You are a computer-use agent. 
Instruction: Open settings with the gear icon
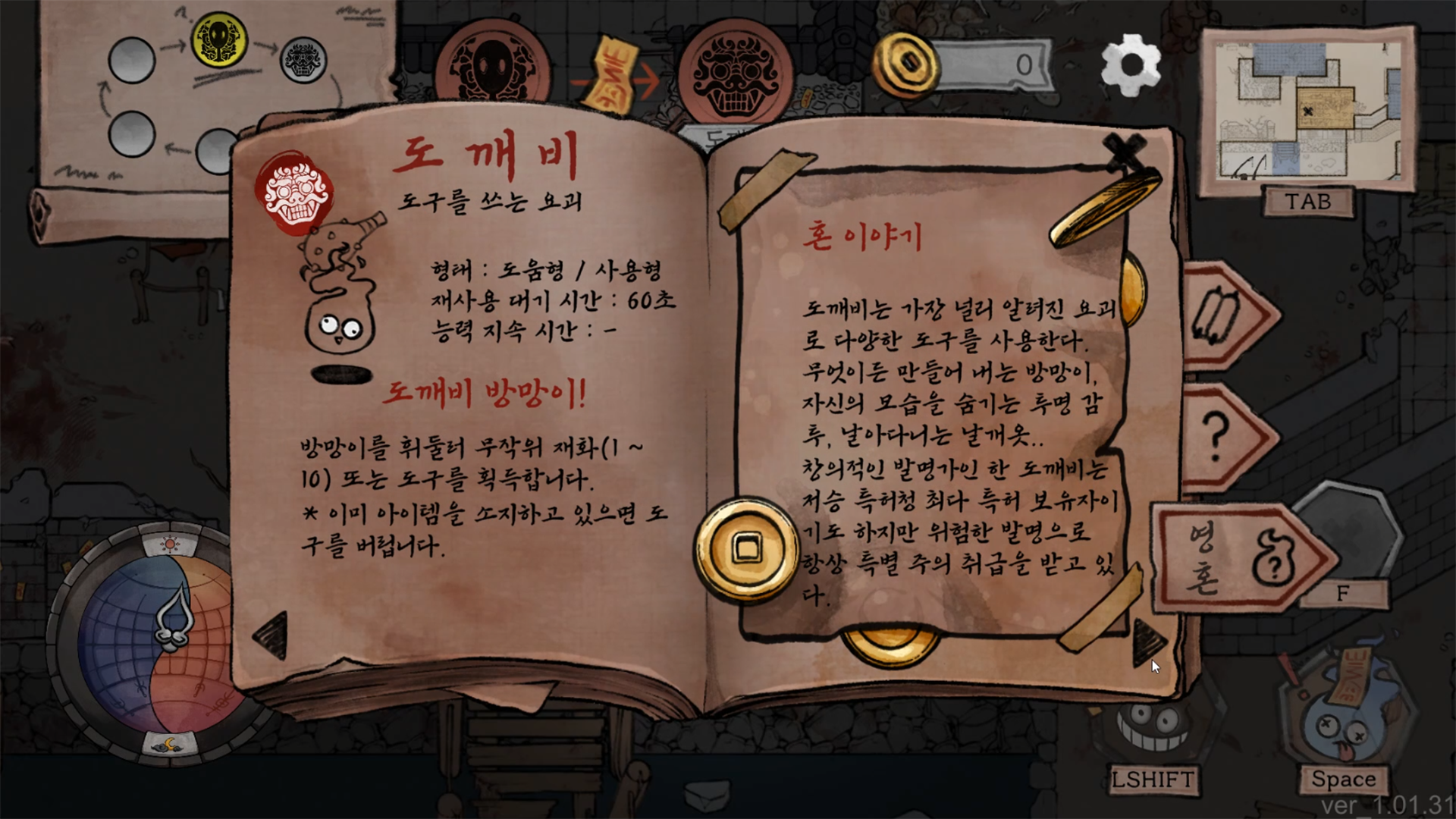point(1130,64)
